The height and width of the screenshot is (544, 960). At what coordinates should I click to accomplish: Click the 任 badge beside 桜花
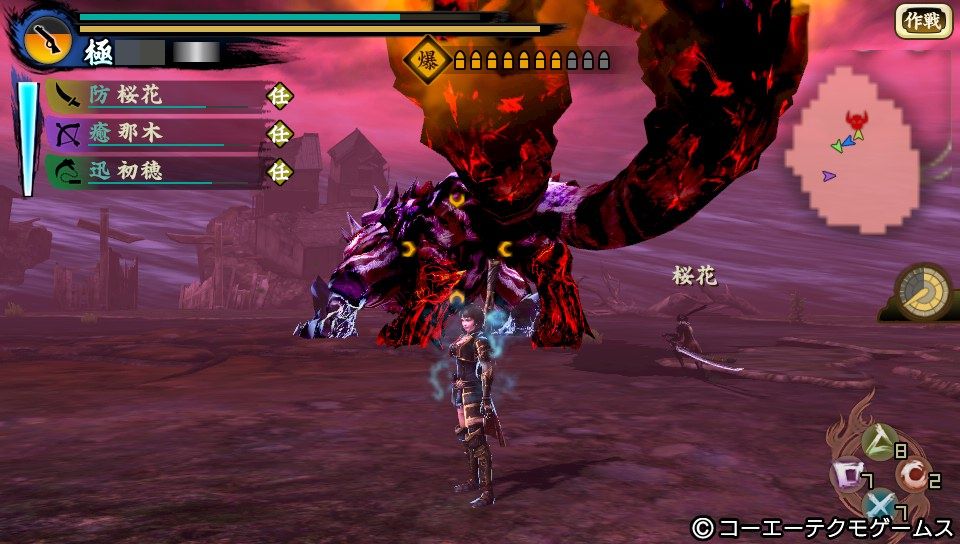(x=279, y=95)
